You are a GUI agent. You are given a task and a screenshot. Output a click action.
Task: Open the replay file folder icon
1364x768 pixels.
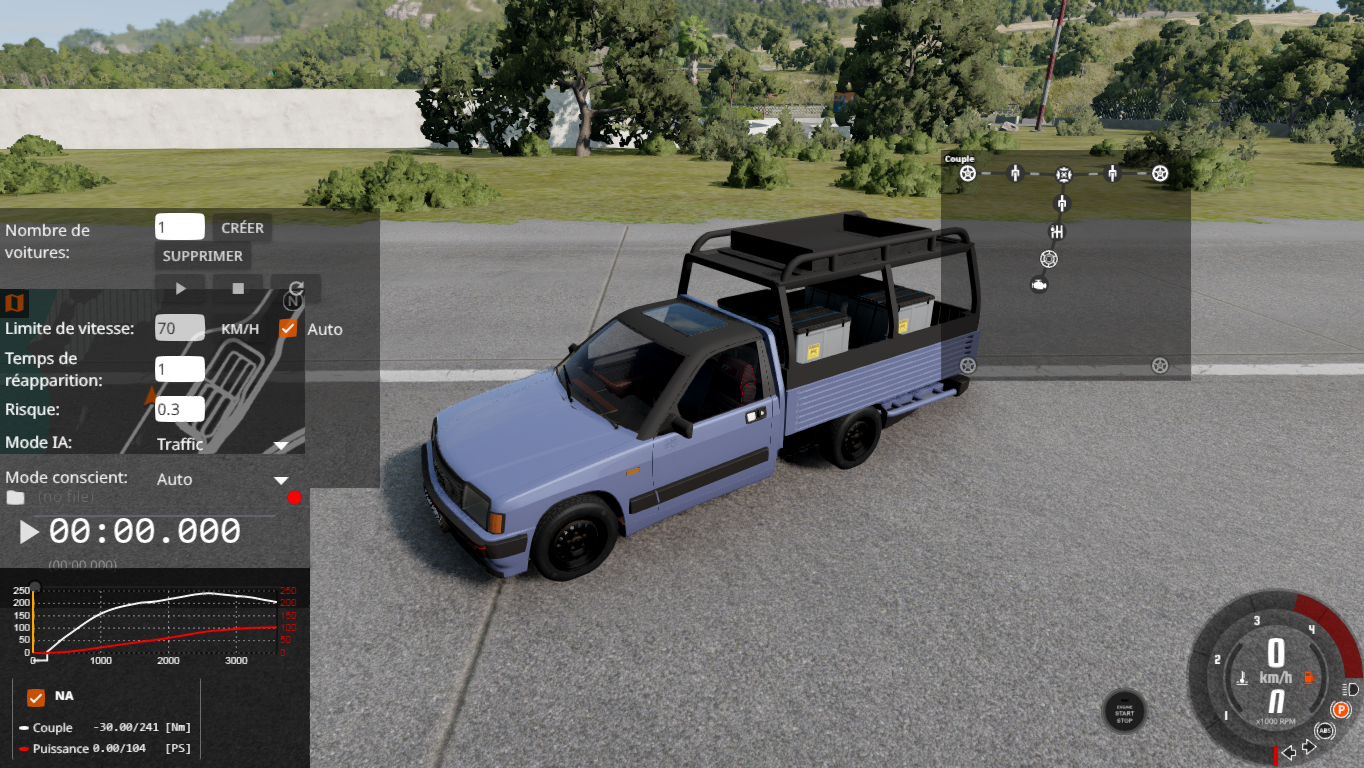click(x=15, y=497)
